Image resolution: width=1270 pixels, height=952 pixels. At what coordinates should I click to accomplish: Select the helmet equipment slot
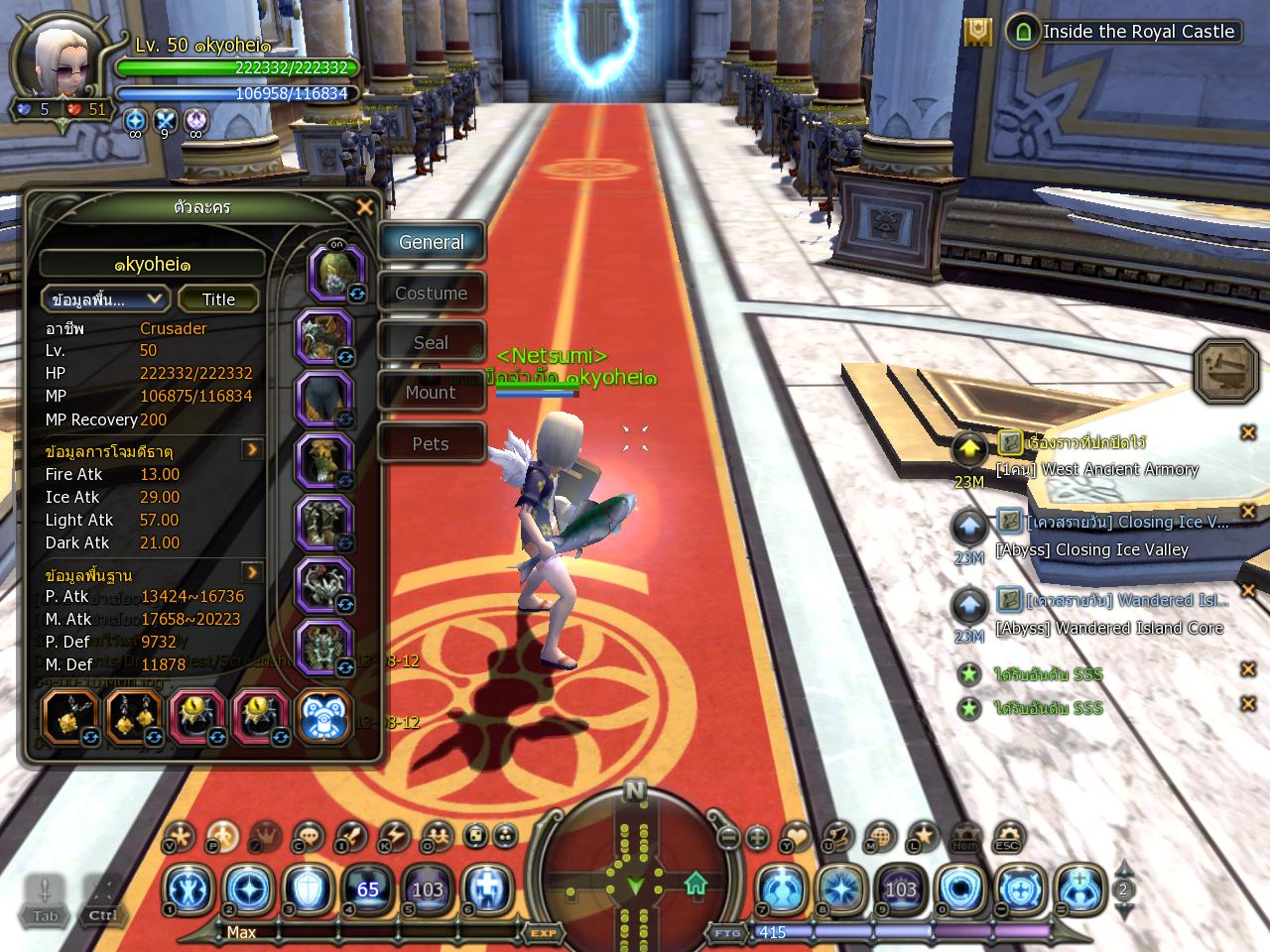pos(335,272)
